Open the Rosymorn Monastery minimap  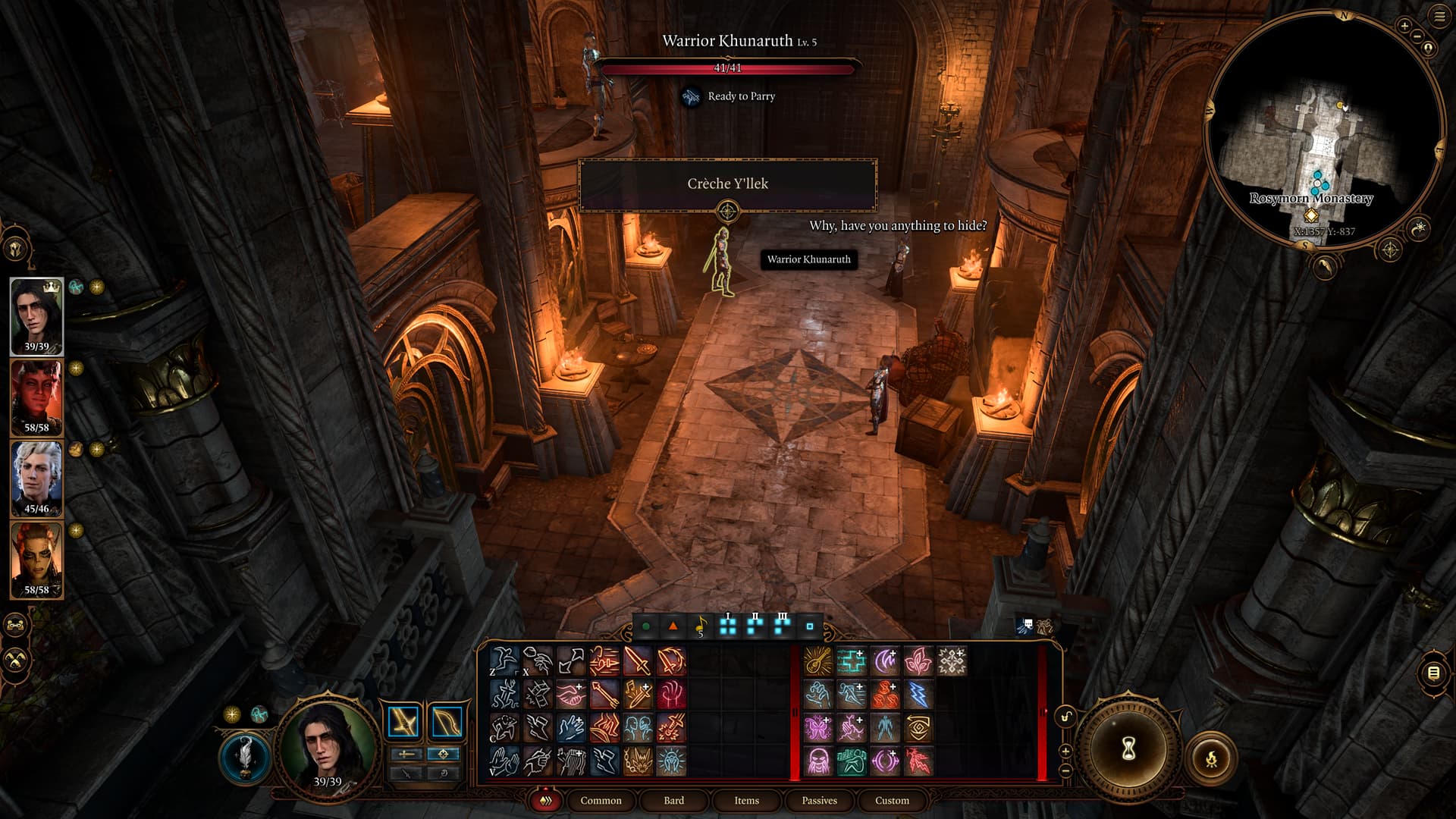tap(1323, 129)
